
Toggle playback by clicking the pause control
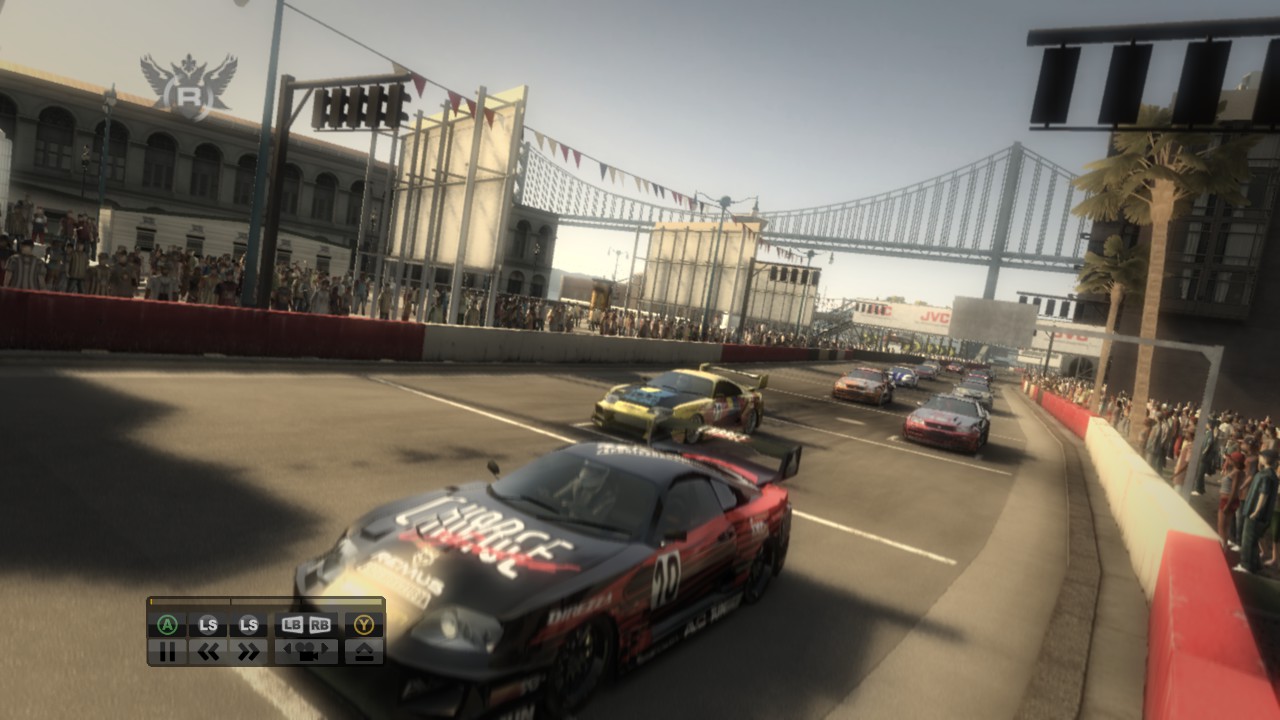[x=166, y=650]
